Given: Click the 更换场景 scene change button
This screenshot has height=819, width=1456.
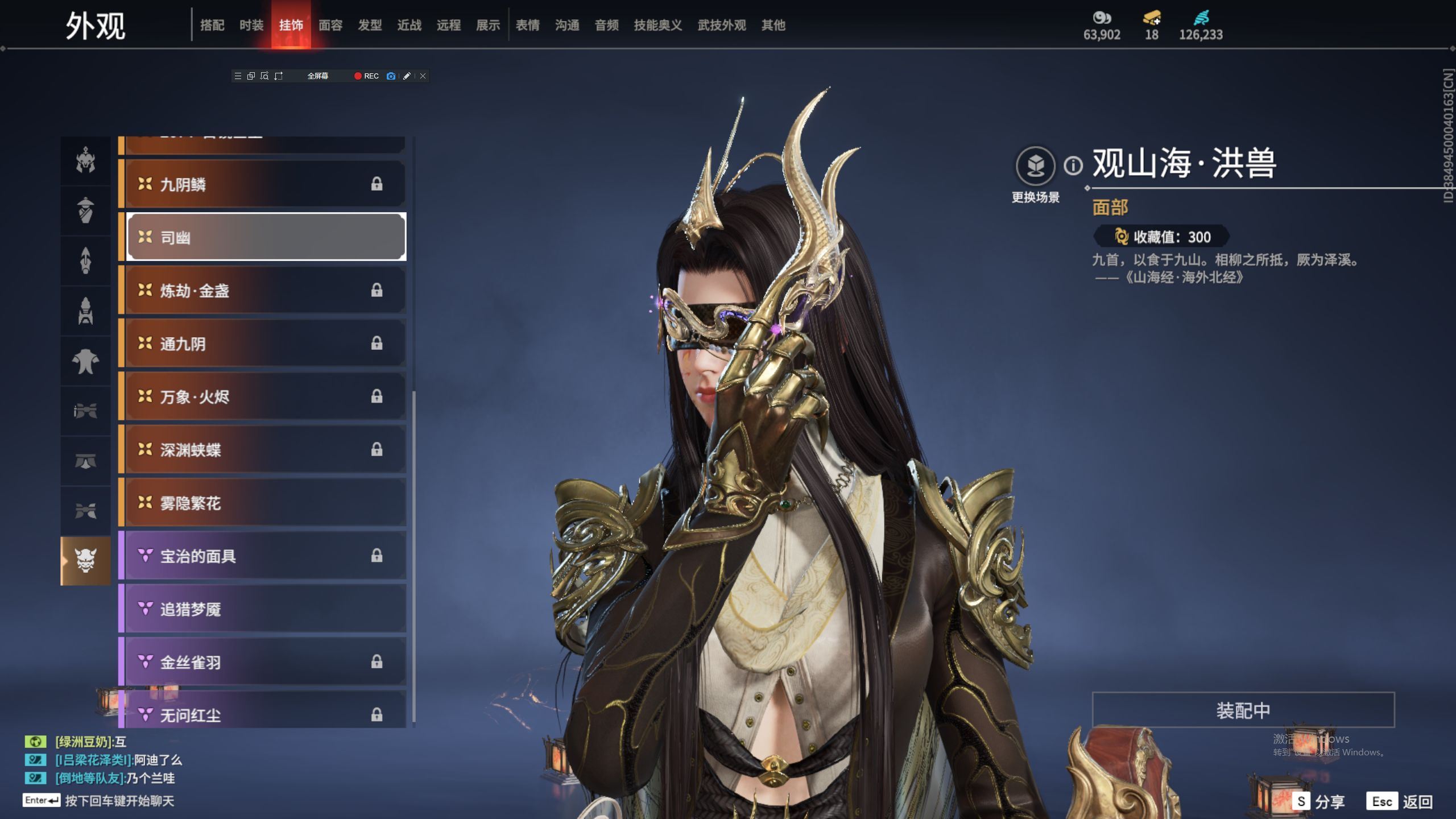Looking at the screenshot, I should [x=1035, y=166].
